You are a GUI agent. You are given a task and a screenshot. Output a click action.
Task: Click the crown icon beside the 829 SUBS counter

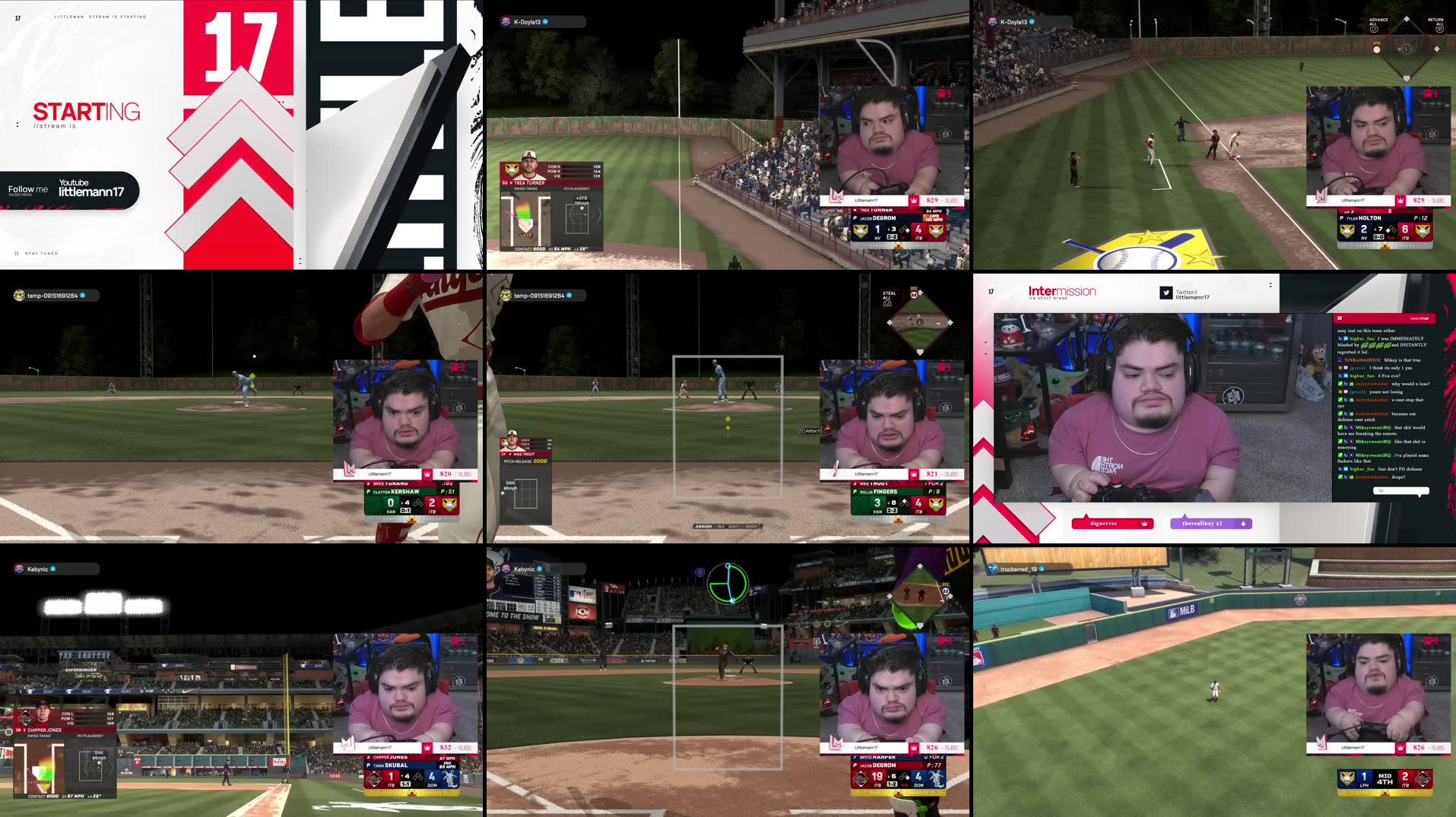pos(914,201)
